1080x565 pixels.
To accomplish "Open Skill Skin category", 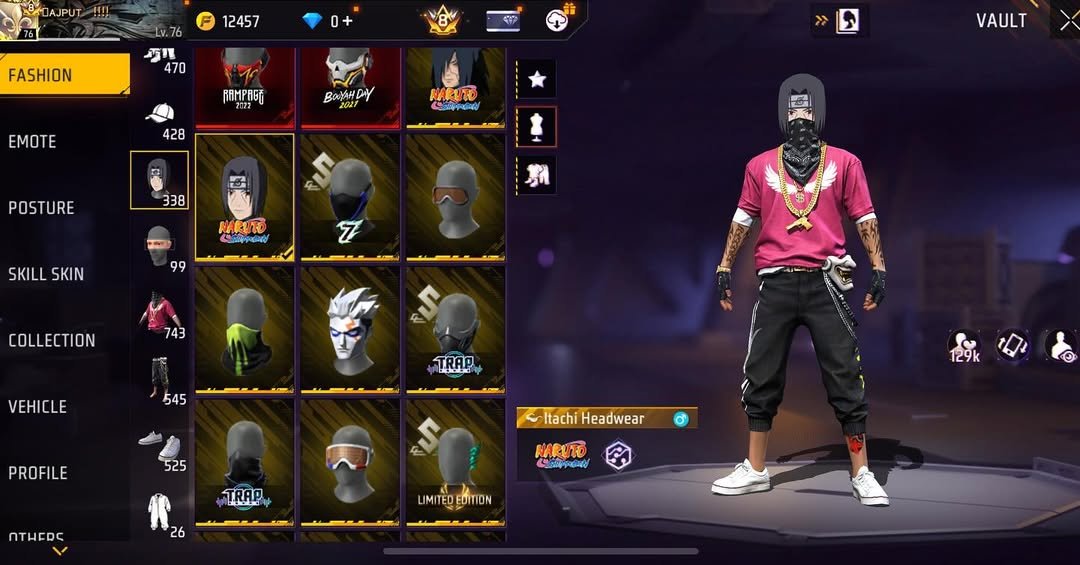I will coord(46,274).
